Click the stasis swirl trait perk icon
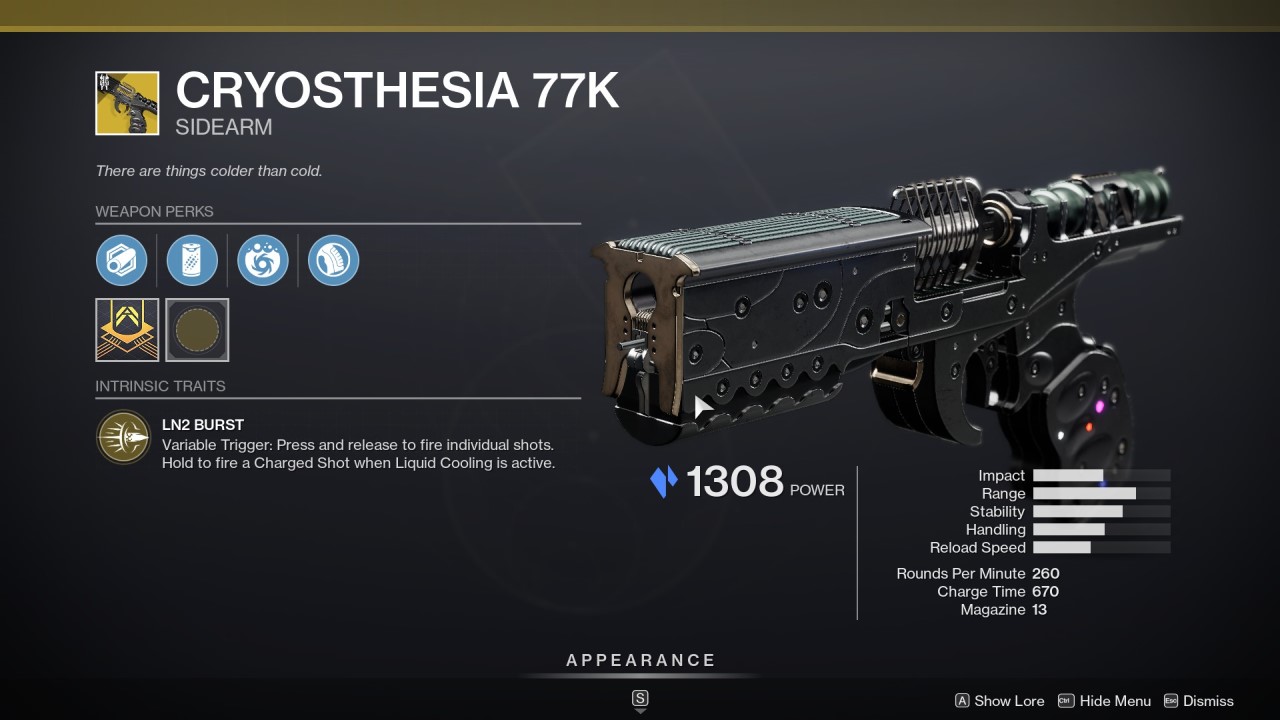The image size is (1280, 720). click(x=261, y=260)
